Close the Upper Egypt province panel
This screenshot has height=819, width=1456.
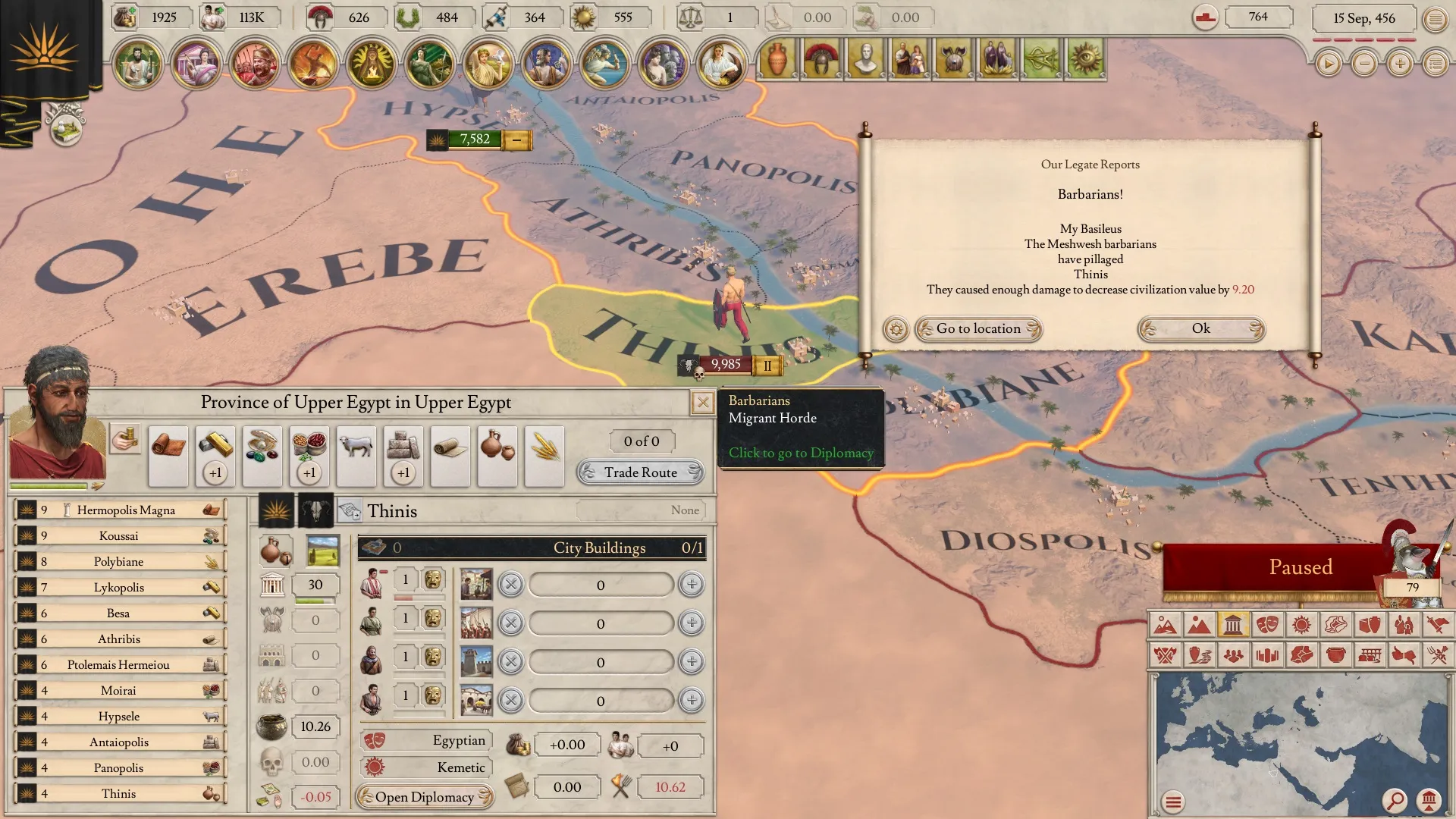coord(702,403)
